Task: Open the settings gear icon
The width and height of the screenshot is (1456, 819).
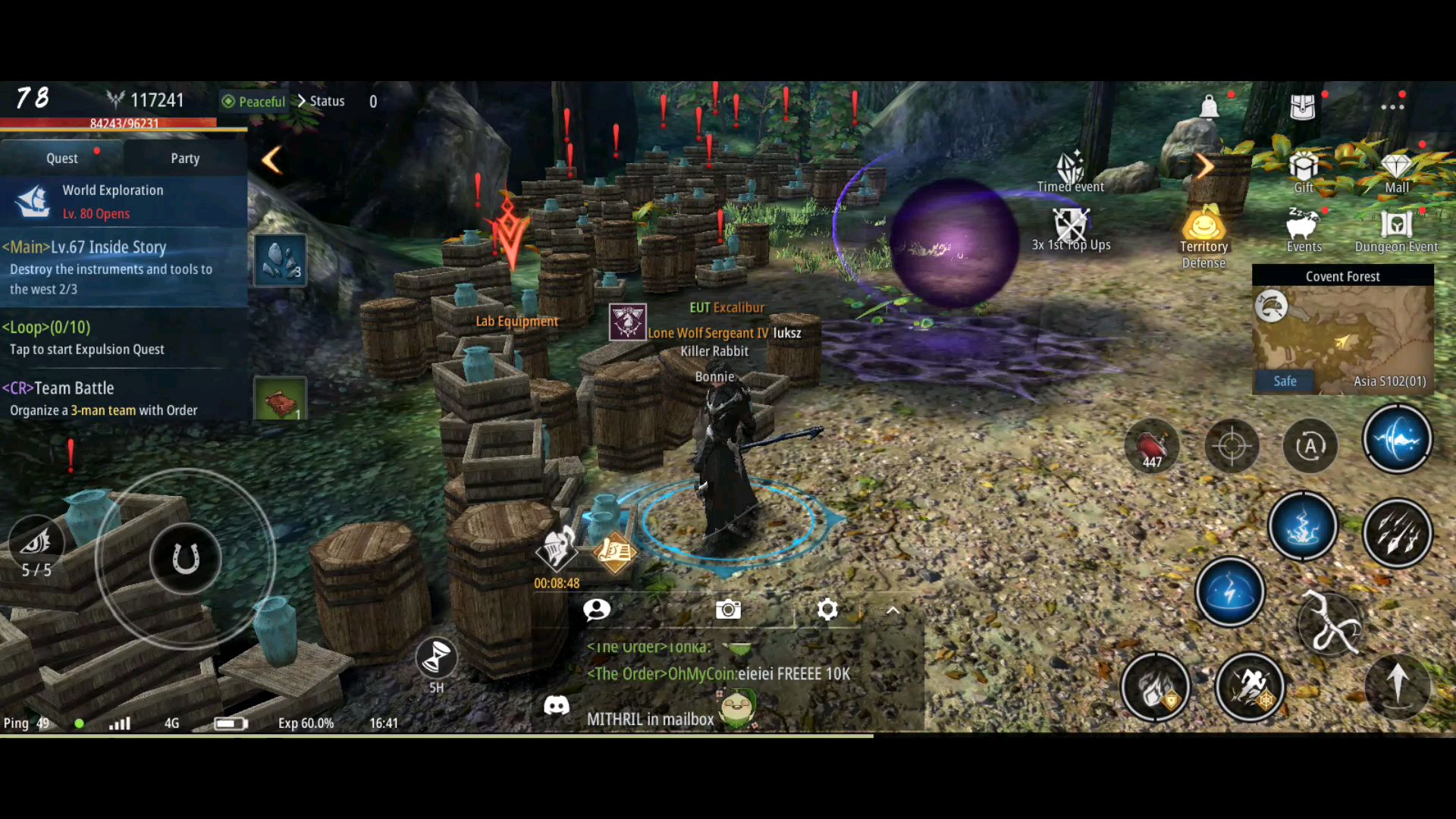Action: [827, 609]
